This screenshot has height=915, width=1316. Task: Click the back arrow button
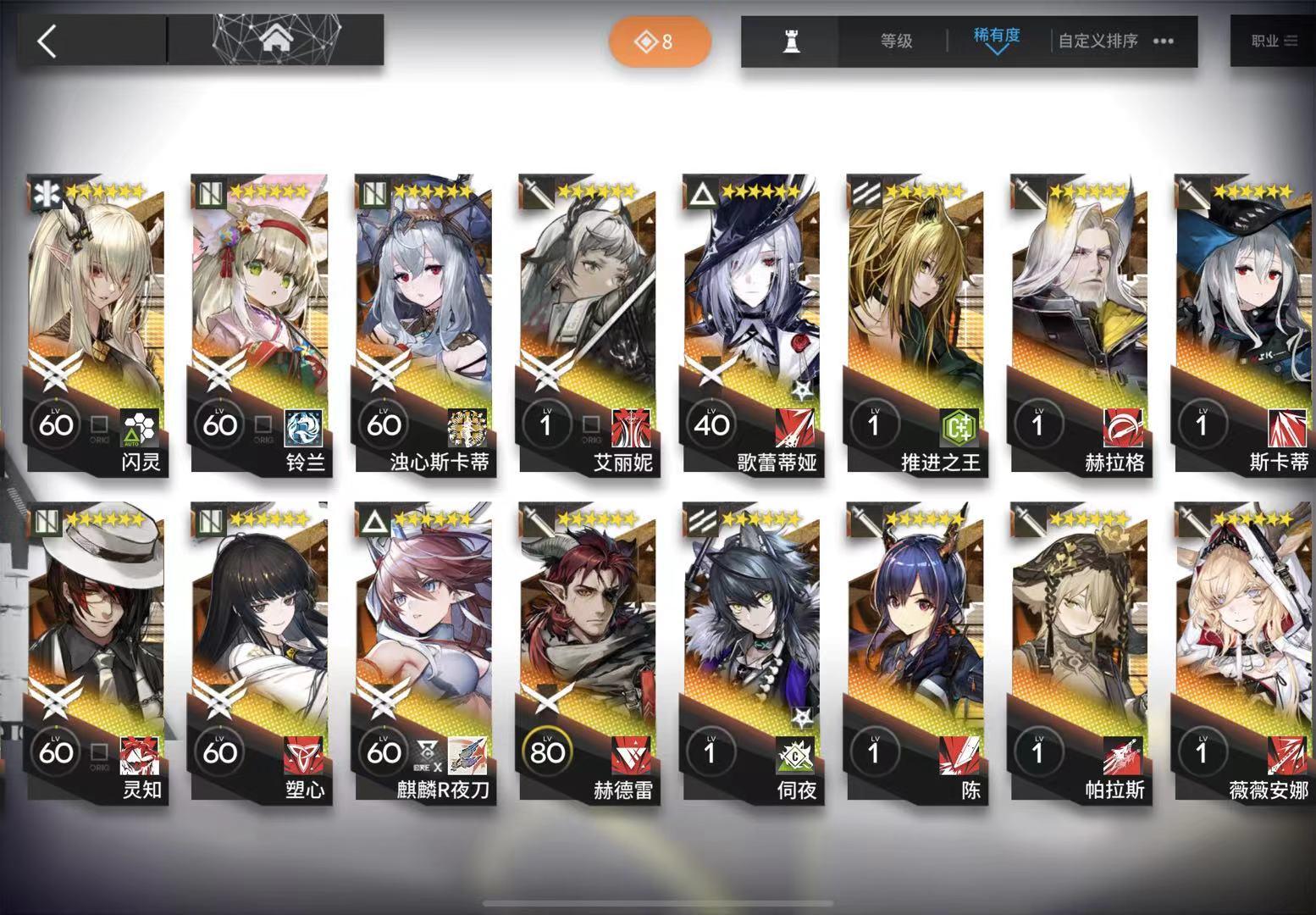[x=47, y=41]
